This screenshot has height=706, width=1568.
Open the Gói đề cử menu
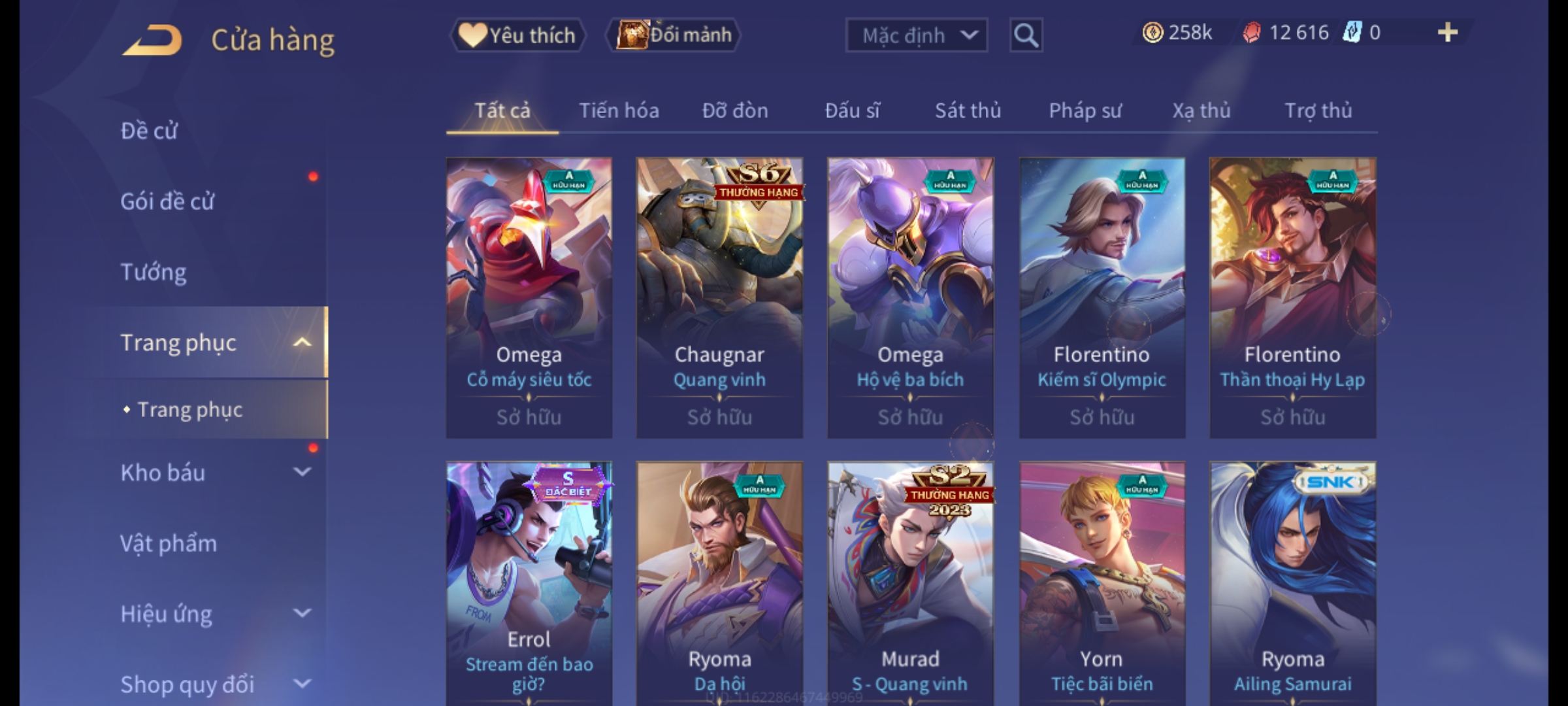click(167, 201)
